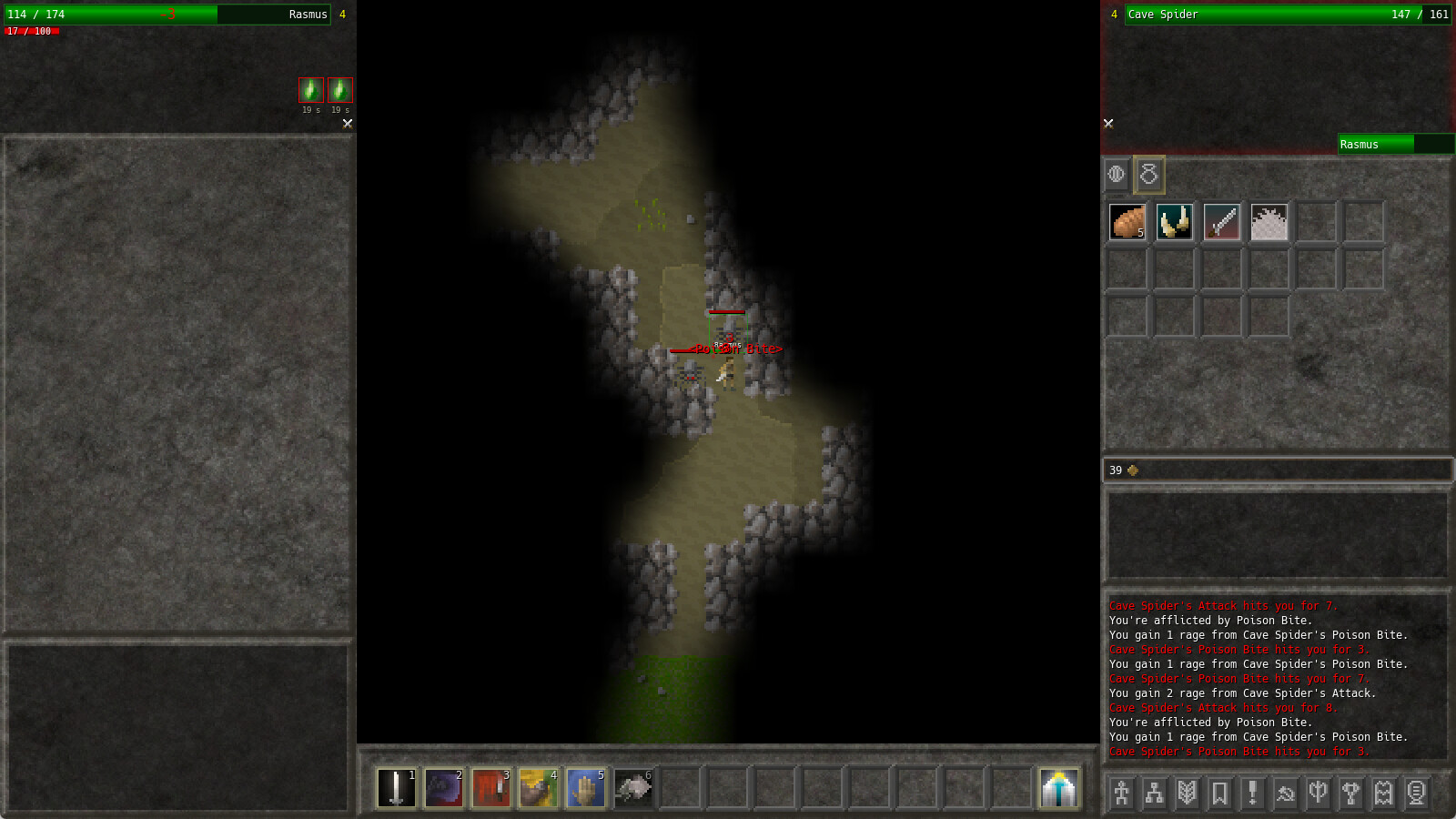This screenshot has height=819, width=1456.
Task: Close the Cave Spider target panel
Action: pos(1108,123)
